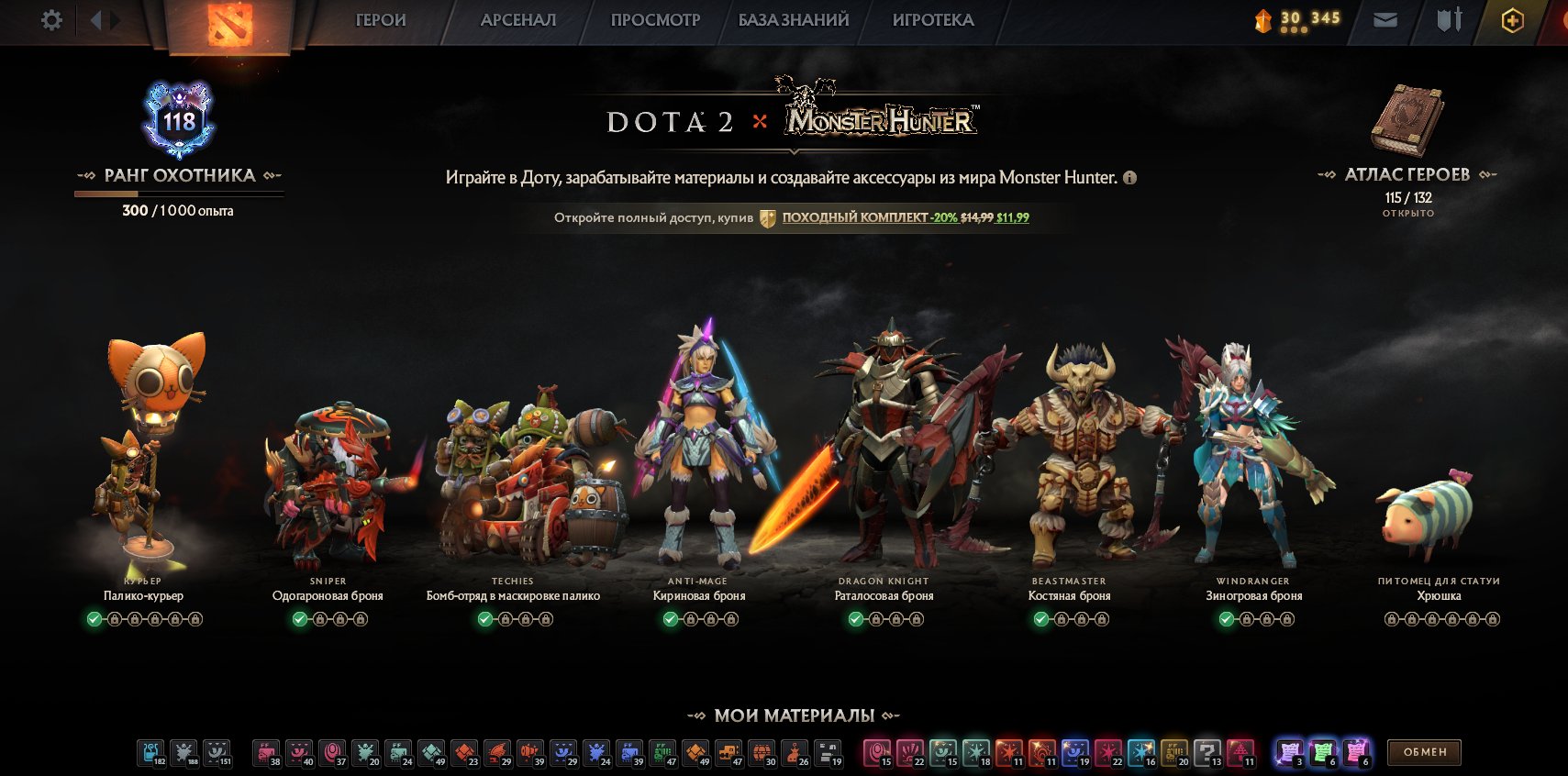Click the back navigation arrow top left

pyautogui.click(x=95, y=19)
